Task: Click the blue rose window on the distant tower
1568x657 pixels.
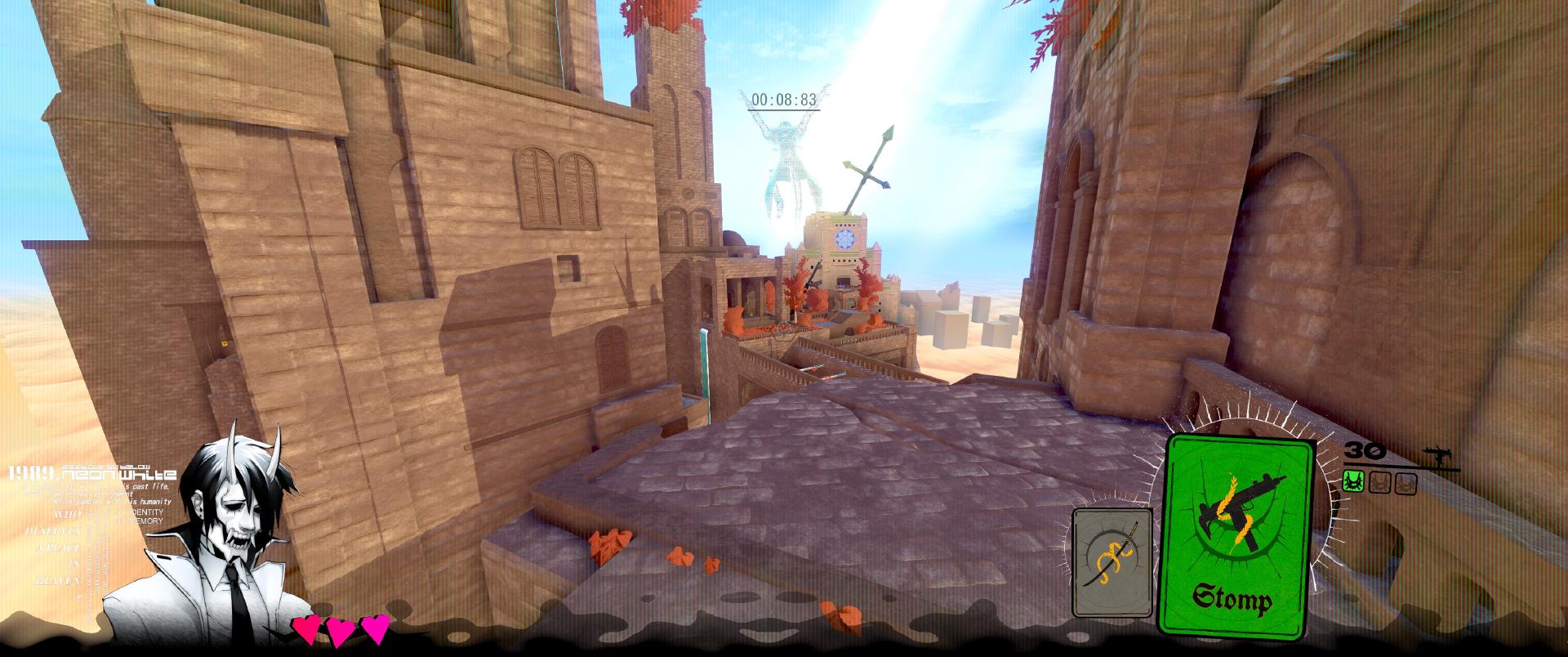Action: 844,238
